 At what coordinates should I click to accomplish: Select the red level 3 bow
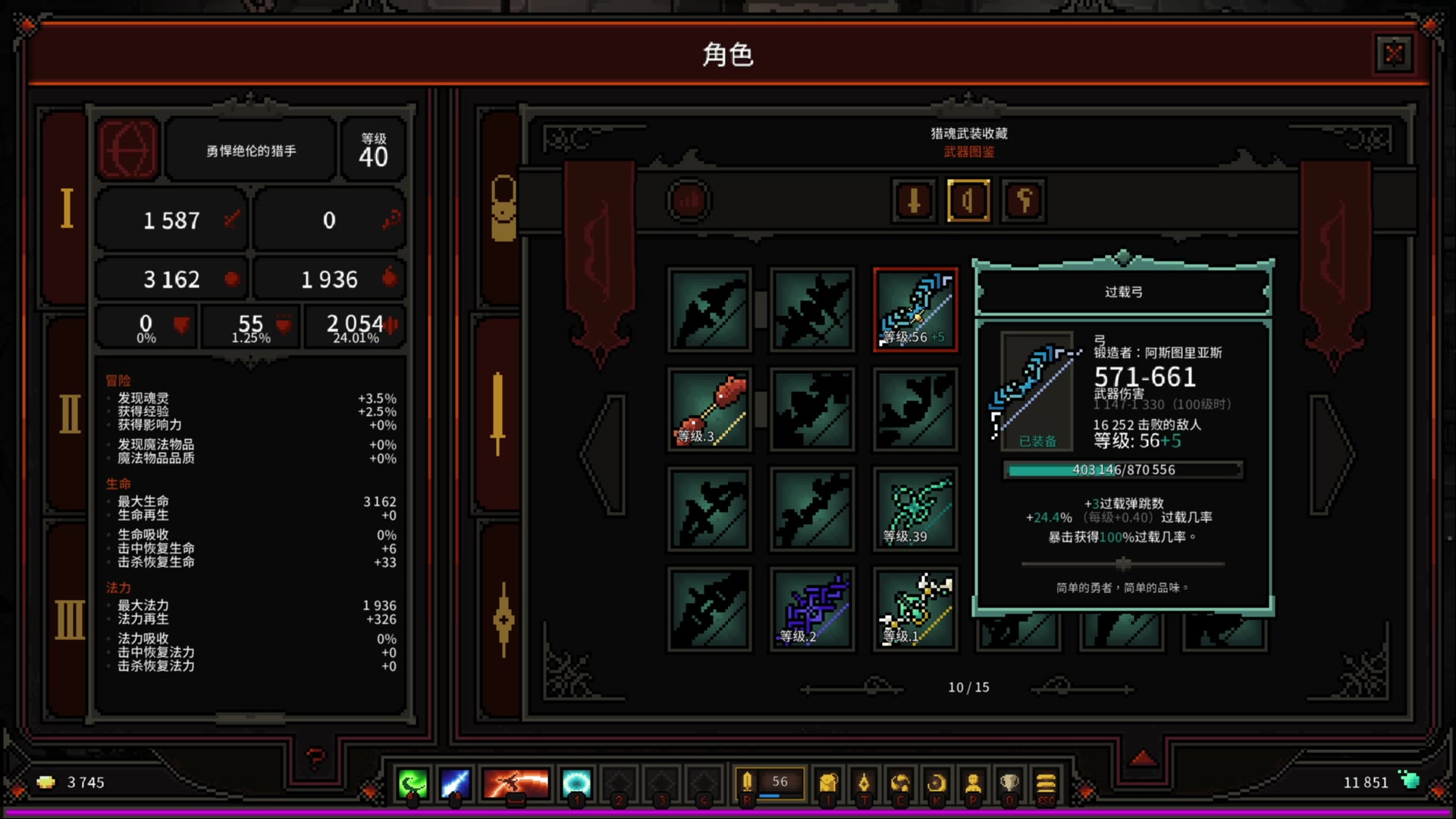click(x=710, y=409)
